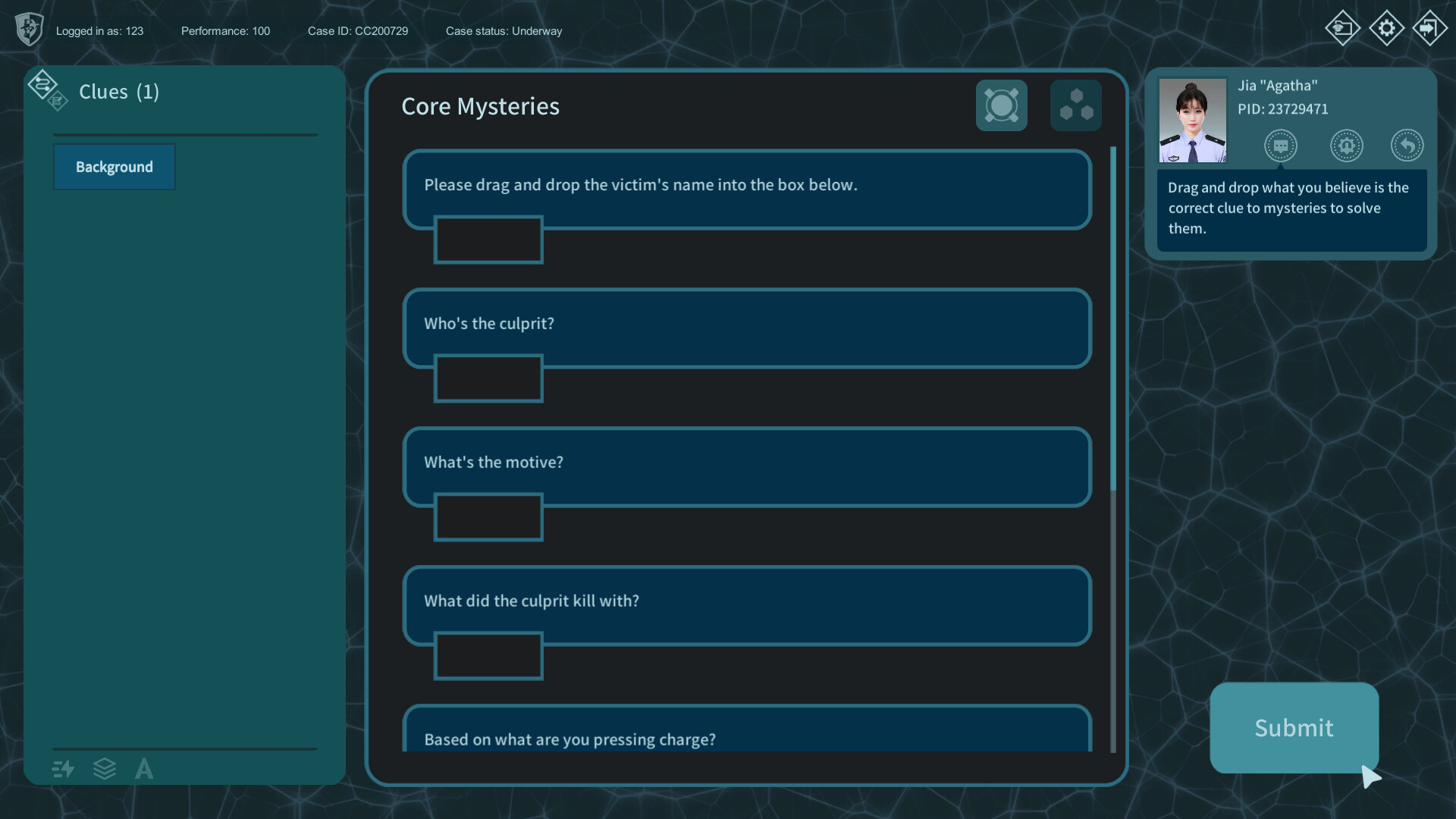The width and height of the screenshot is (1456, 819).
Task: Click the font size 'A' icon in Clues panel
Action: [x=143, y=769]
